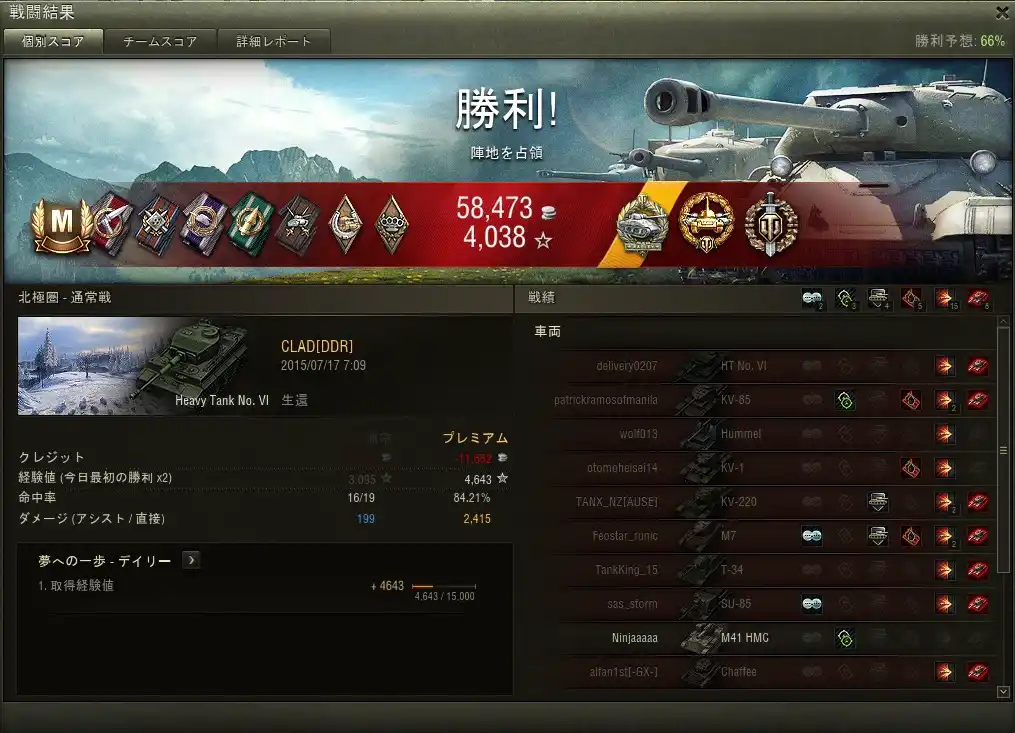The height and width of the screenshot is (733, 1015).
Task: Select delivery0207 row in vehicle list
Action: tap(760, 366)
